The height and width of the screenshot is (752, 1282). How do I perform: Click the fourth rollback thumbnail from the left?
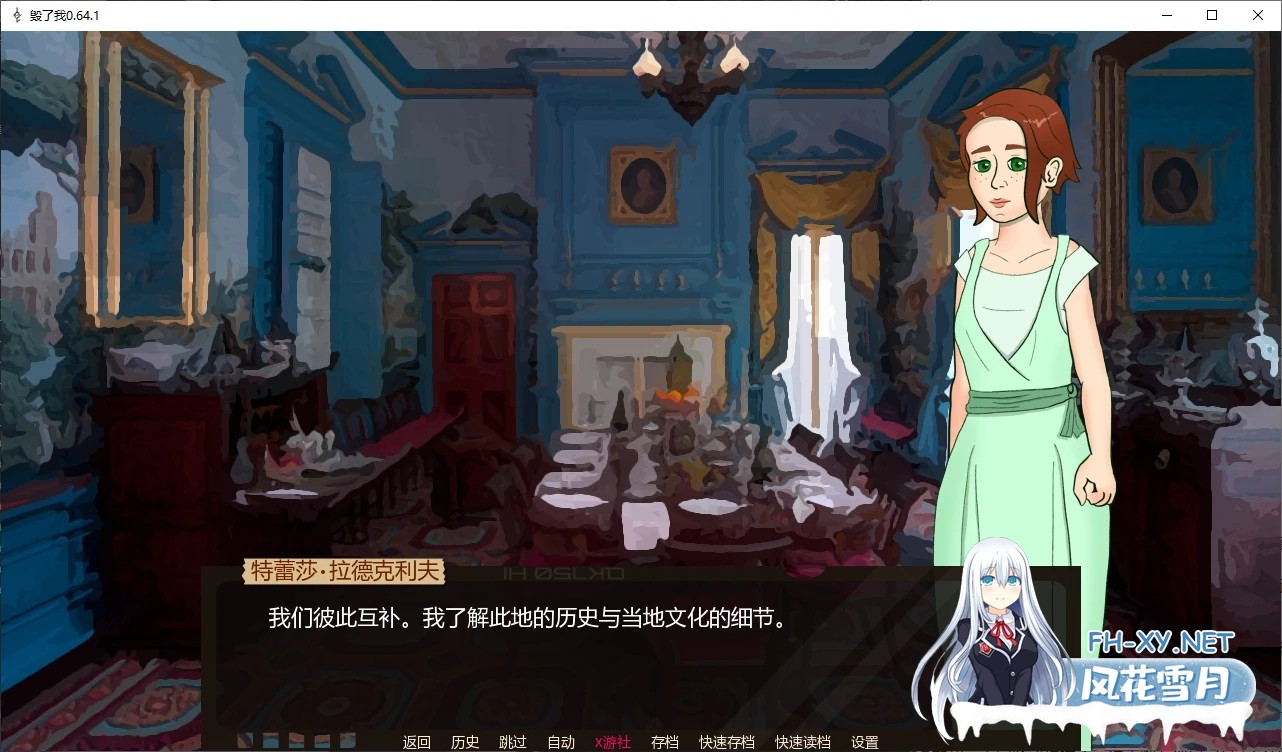pyautogui.click(x=320, y=740)
